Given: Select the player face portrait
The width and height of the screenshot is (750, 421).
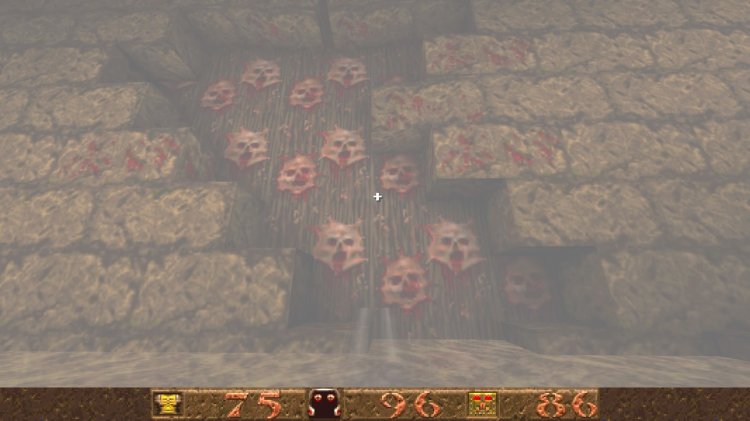Looking at the screenshot, I should (325, 404).
